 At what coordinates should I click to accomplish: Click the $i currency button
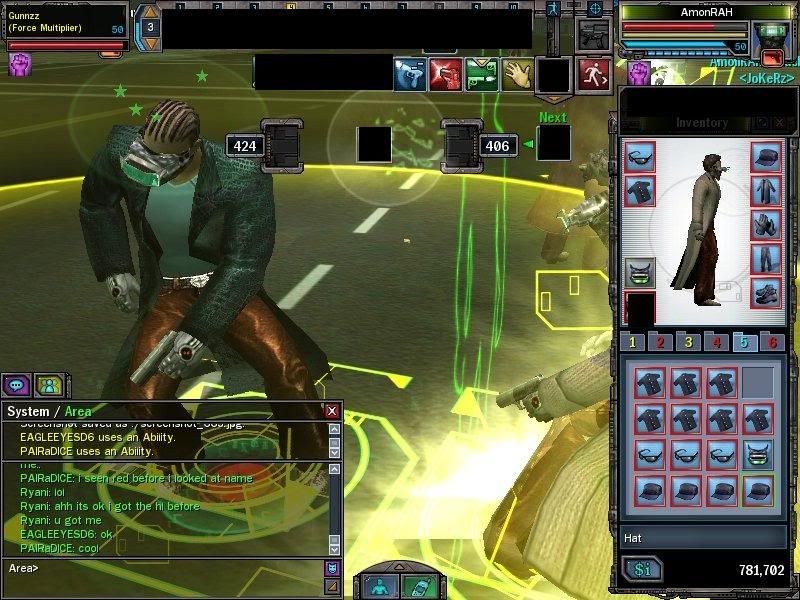coord(643,570)
